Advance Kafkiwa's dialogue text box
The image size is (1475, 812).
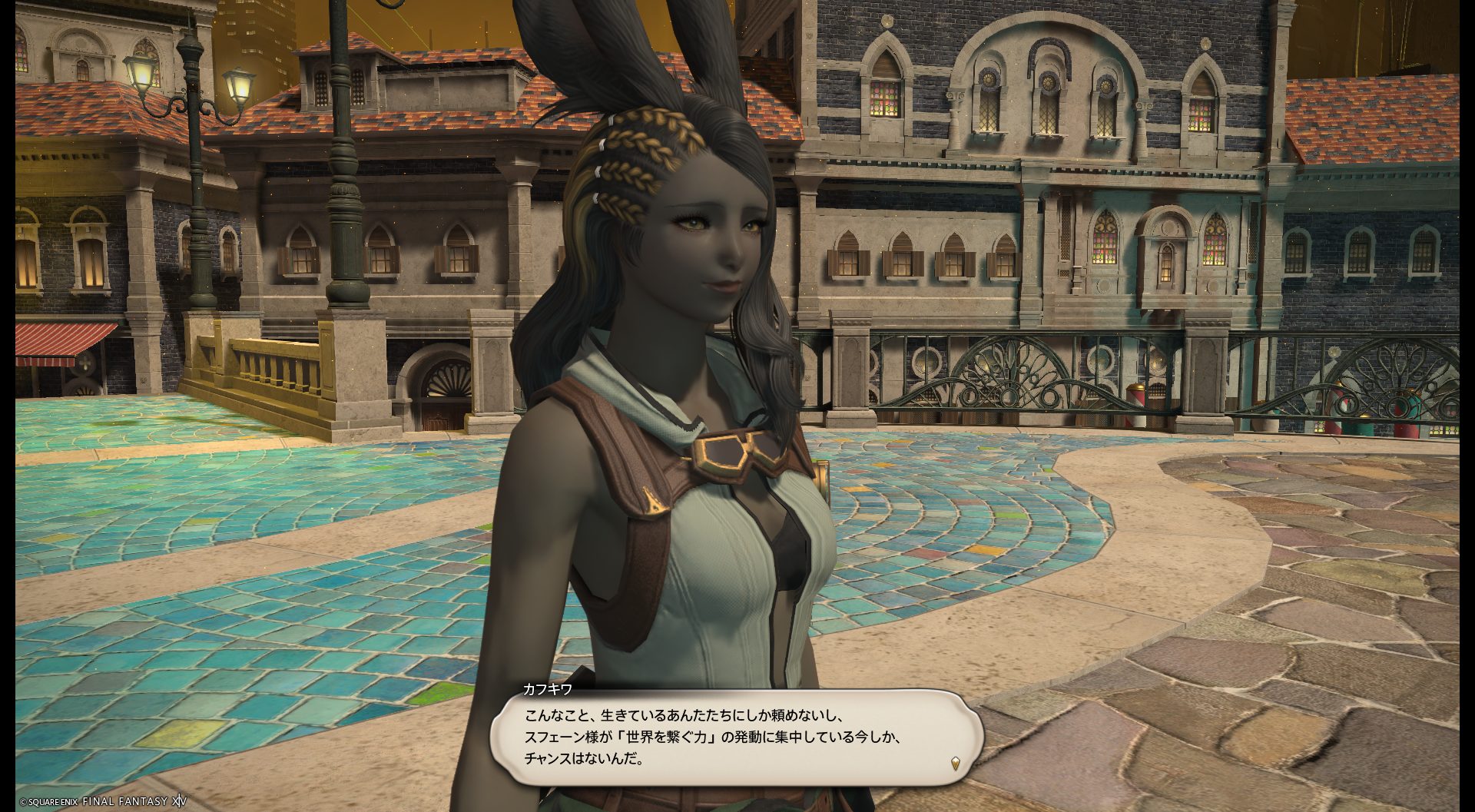coord(736,737)
